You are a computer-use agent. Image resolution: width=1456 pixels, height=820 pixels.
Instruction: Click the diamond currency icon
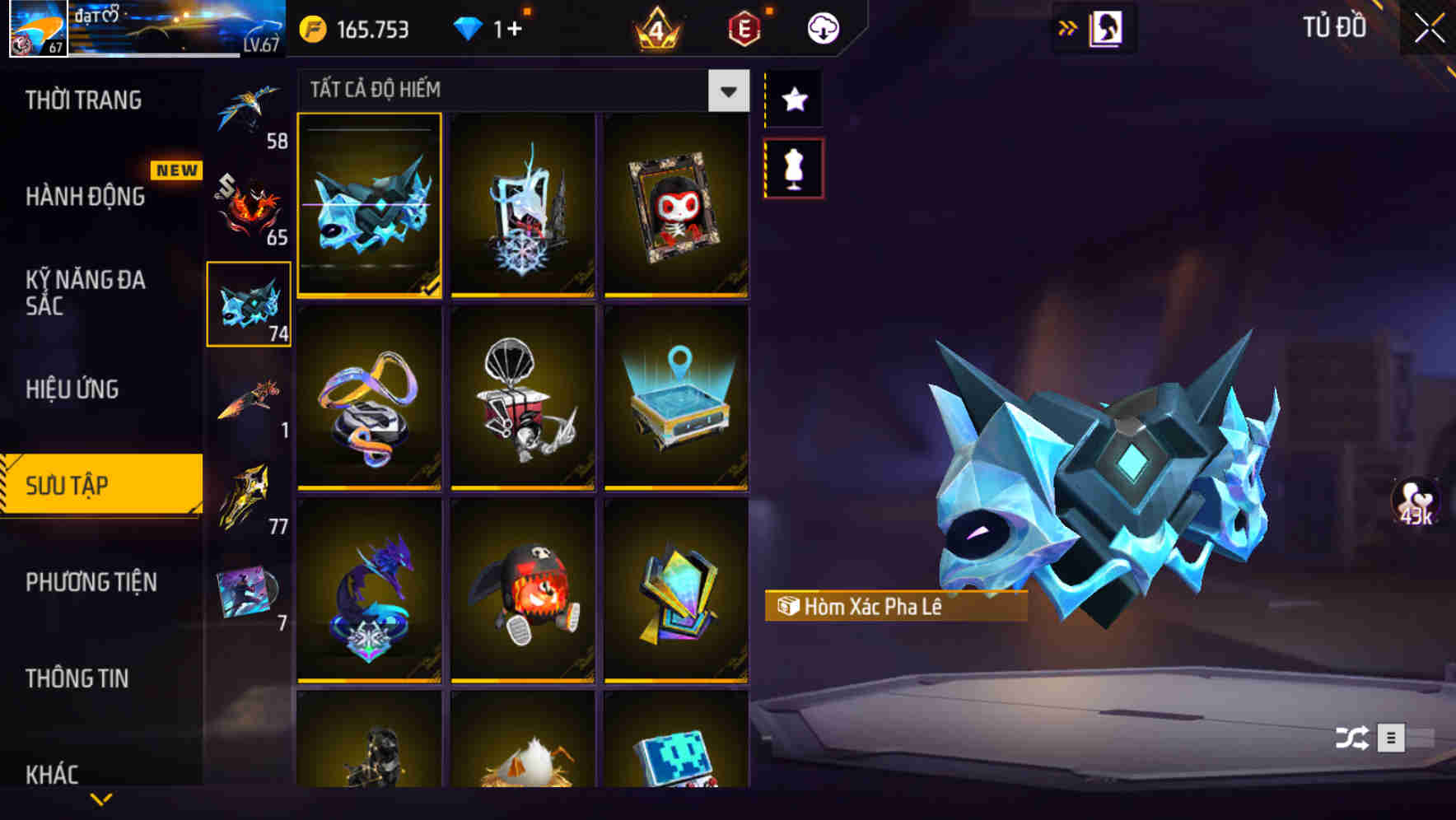468,27
